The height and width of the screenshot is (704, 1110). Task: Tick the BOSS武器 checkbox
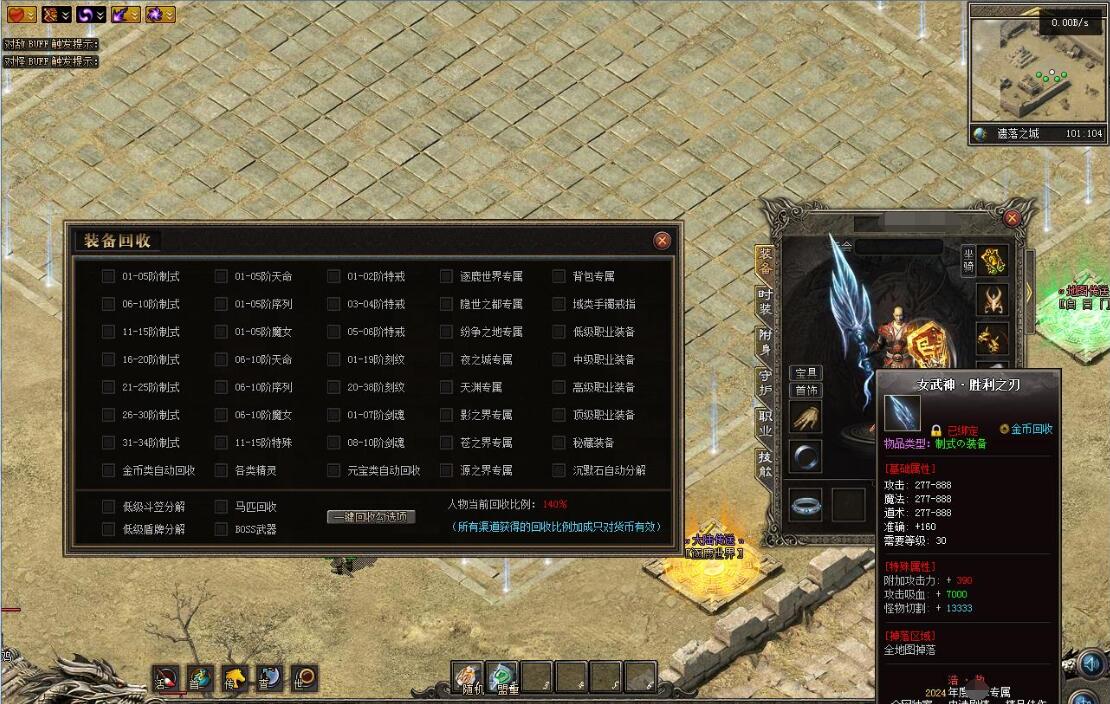(x=221, y=529)
